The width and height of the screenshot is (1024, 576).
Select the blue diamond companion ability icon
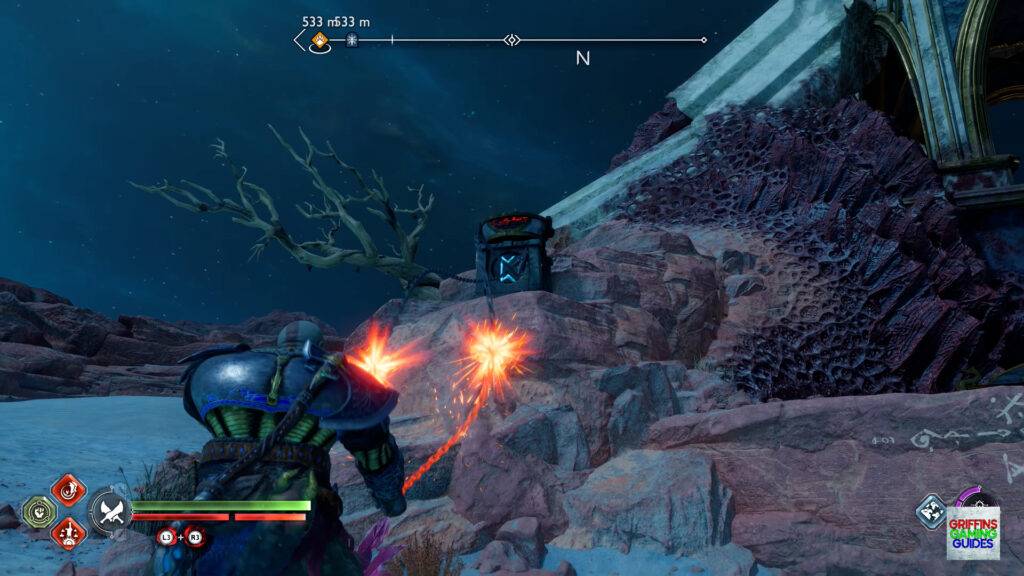[931, 511]
